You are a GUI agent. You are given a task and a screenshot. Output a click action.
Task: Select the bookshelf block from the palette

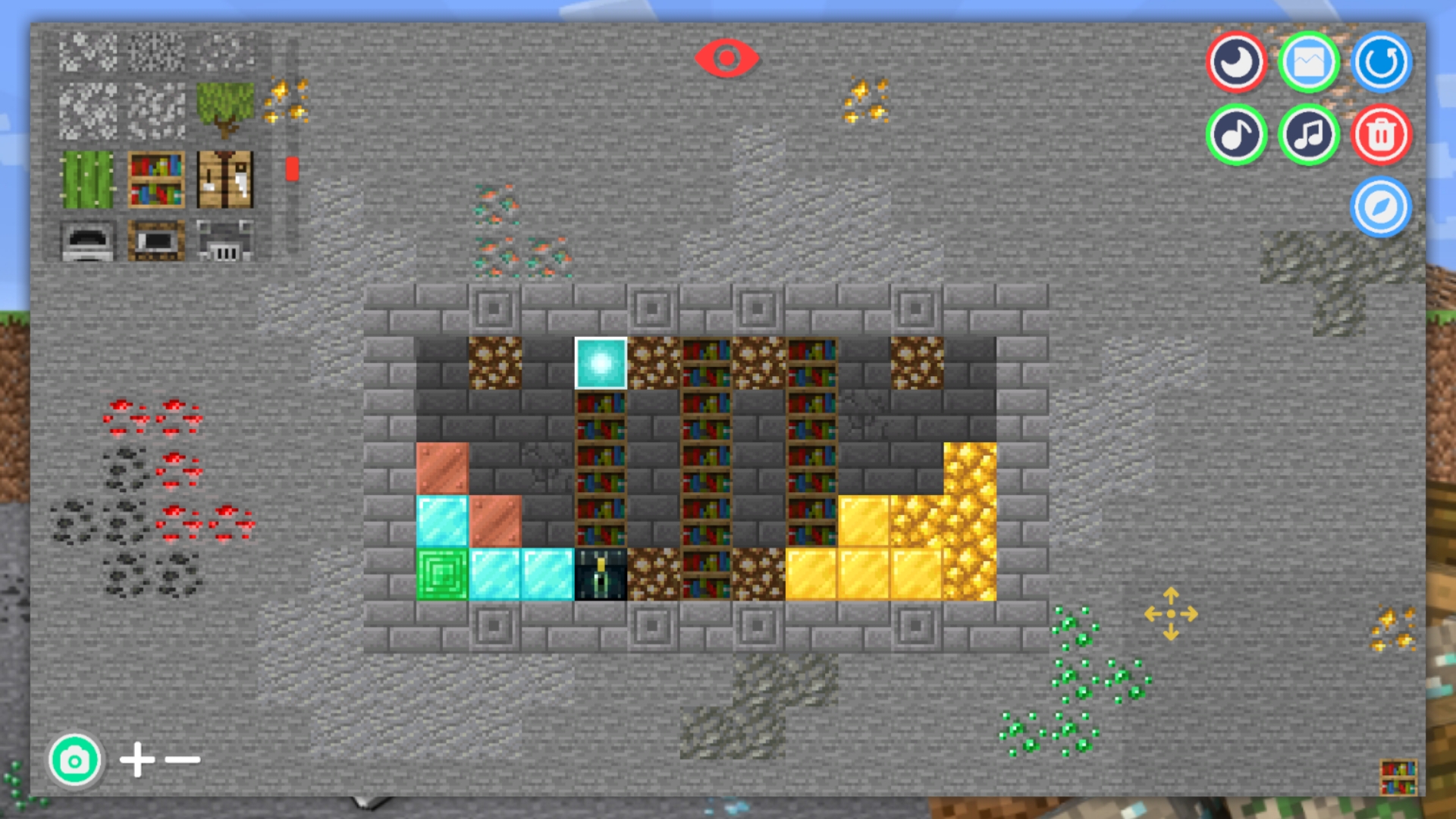155,178
